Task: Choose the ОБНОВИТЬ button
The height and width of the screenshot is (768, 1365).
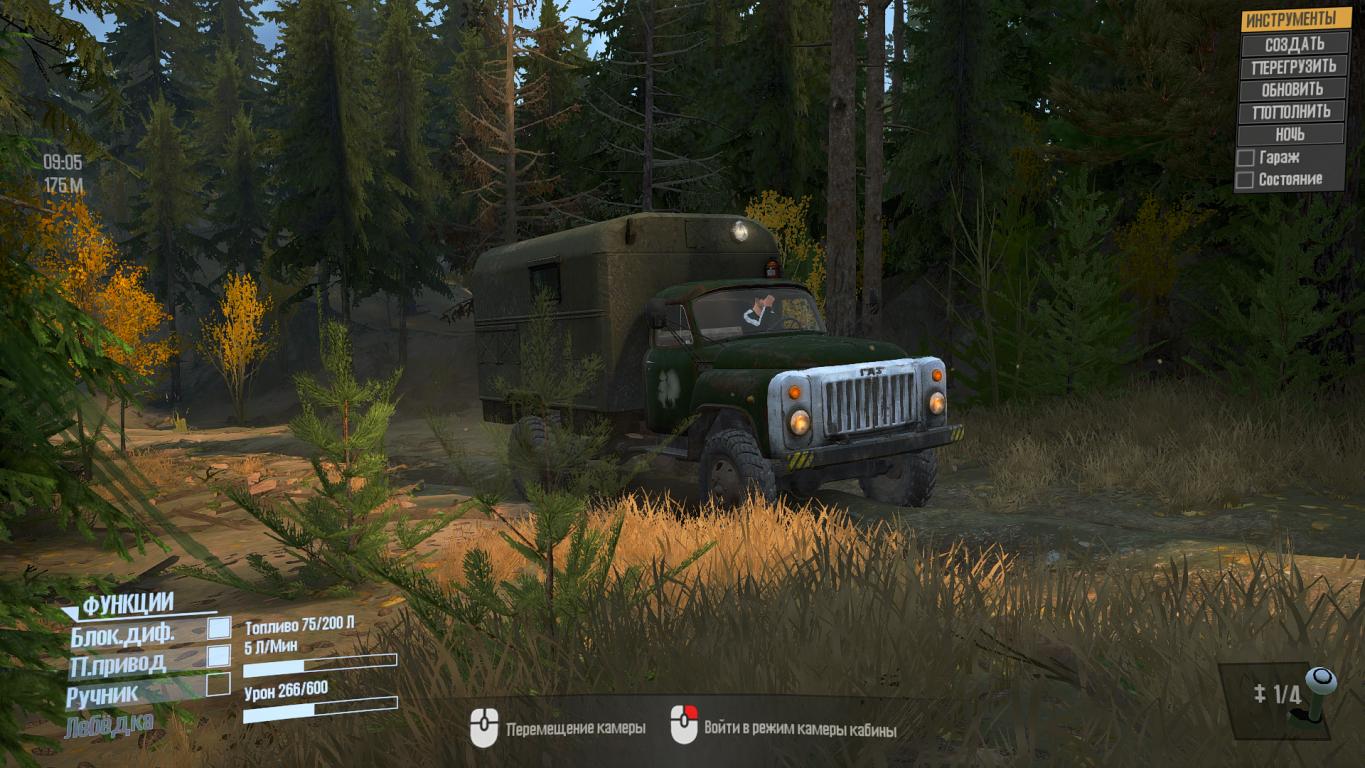Action: (1294, 89)
